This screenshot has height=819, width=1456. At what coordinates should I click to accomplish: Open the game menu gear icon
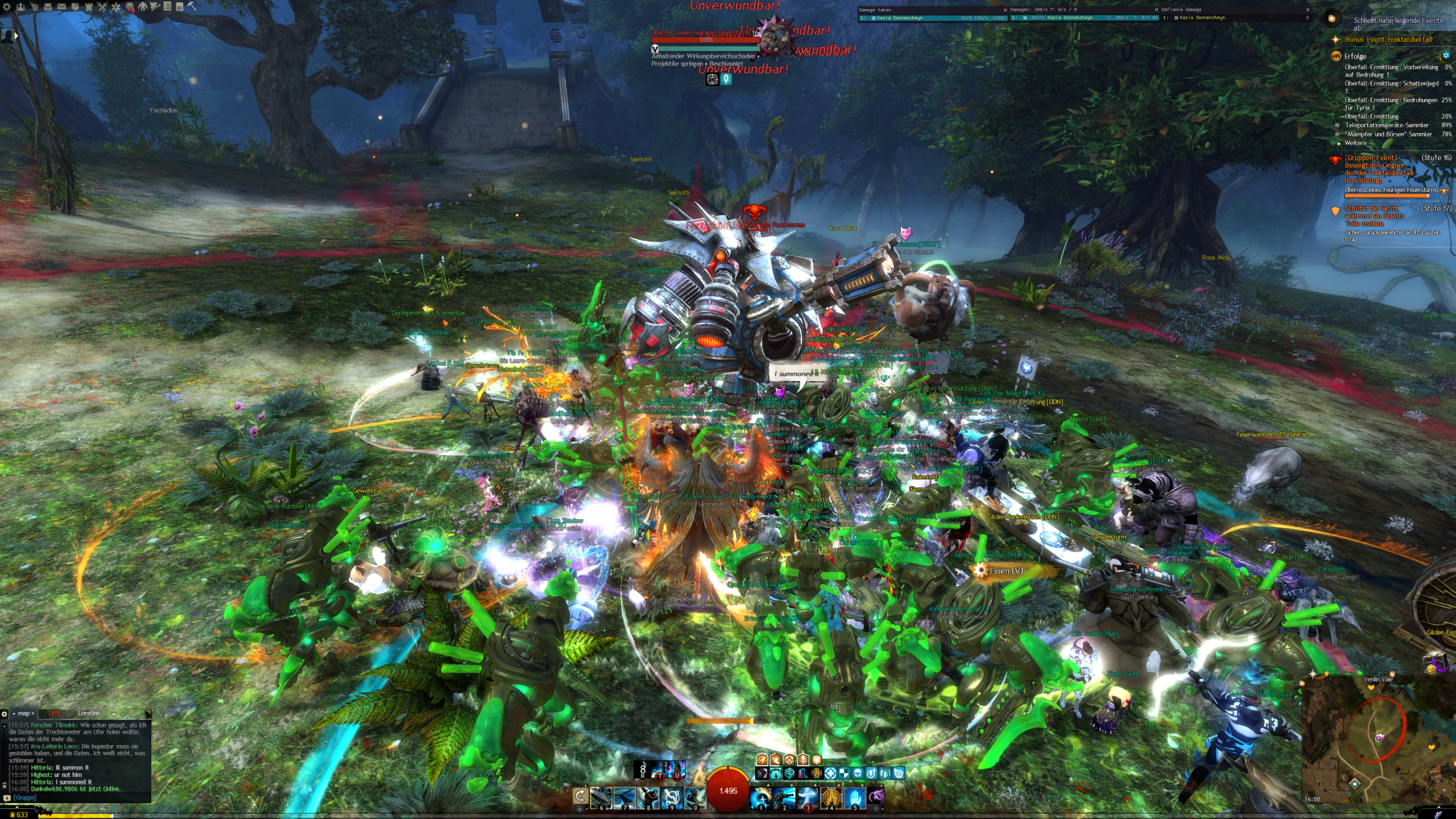click(7, 7)
